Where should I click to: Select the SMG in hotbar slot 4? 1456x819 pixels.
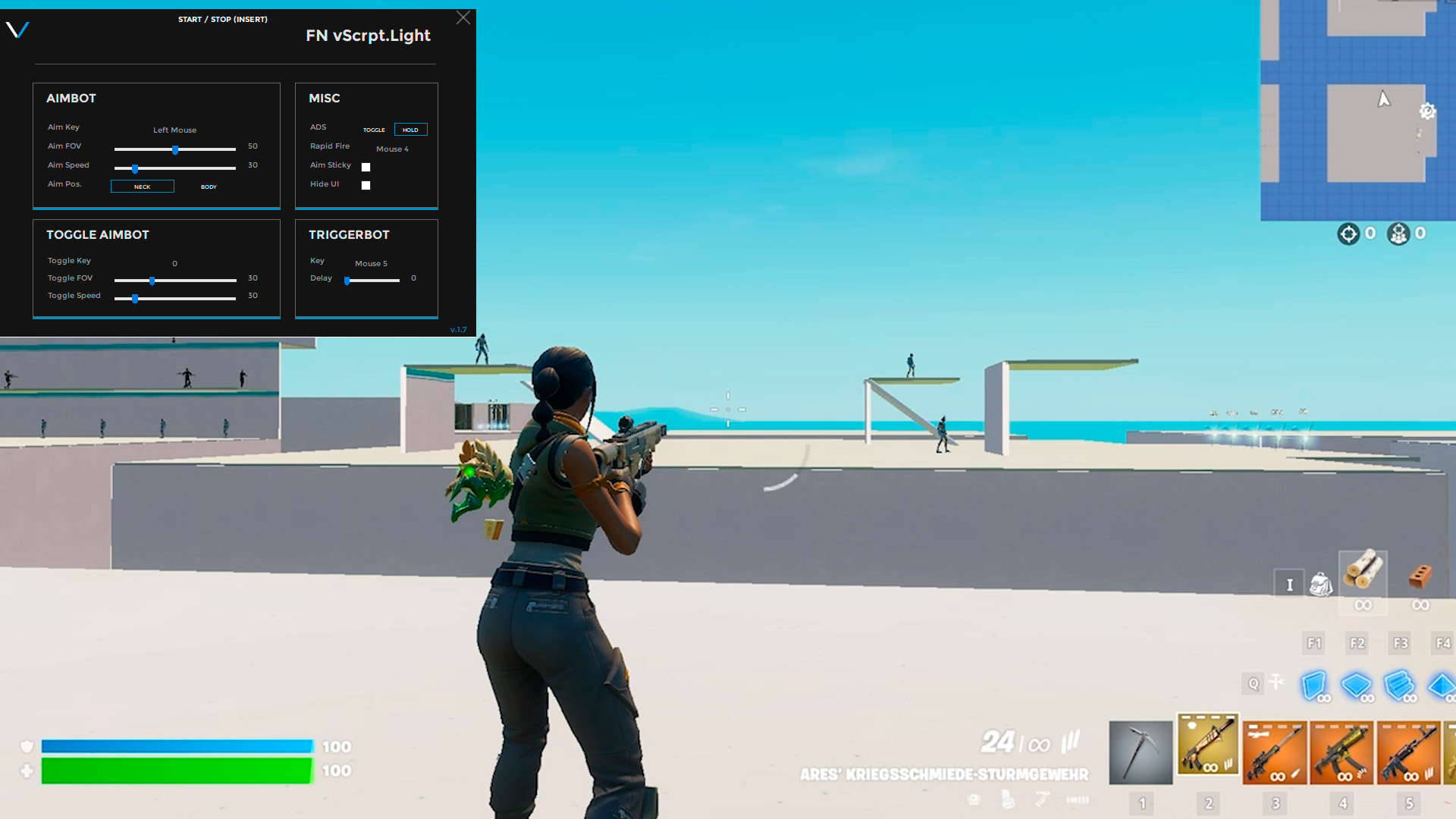(1342, 752)
